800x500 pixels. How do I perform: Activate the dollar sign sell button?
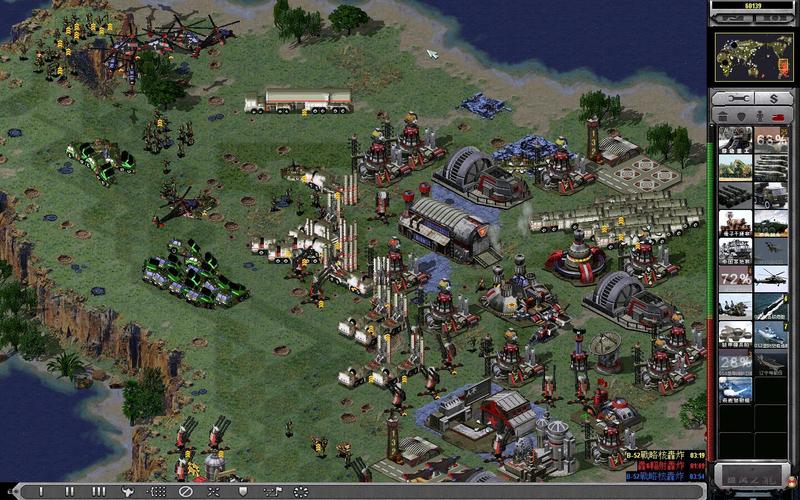772,99
